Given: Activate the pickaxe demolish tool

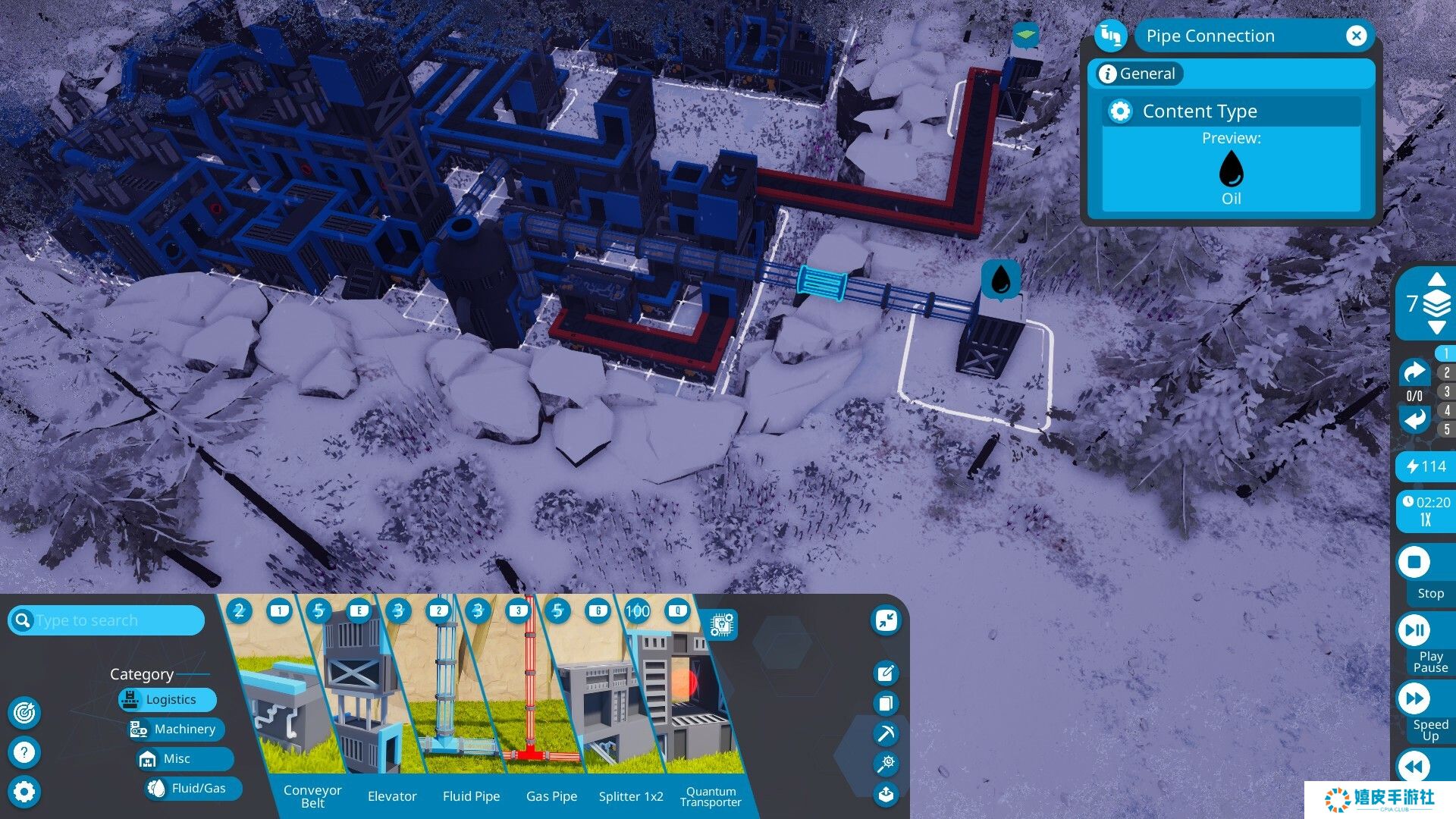Looking at the screenshot, I should tap(886, 733).
